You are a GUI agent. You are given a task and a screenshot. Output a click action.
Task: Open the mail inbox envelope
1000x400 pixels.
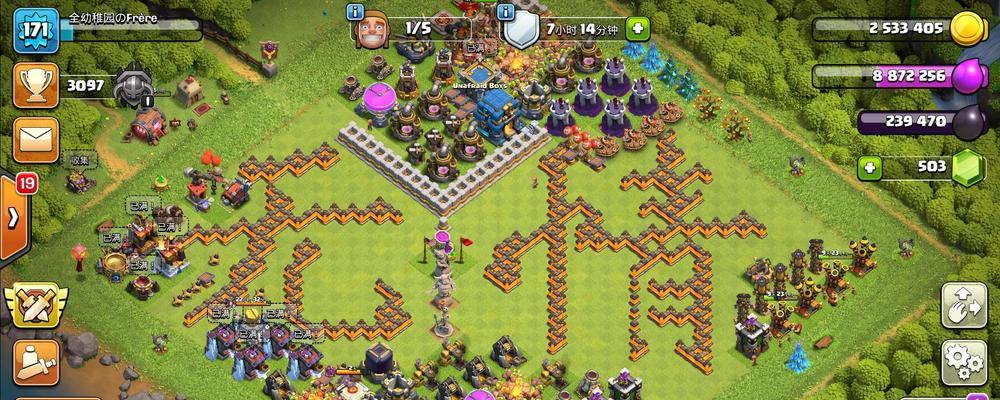click(32, 139)
